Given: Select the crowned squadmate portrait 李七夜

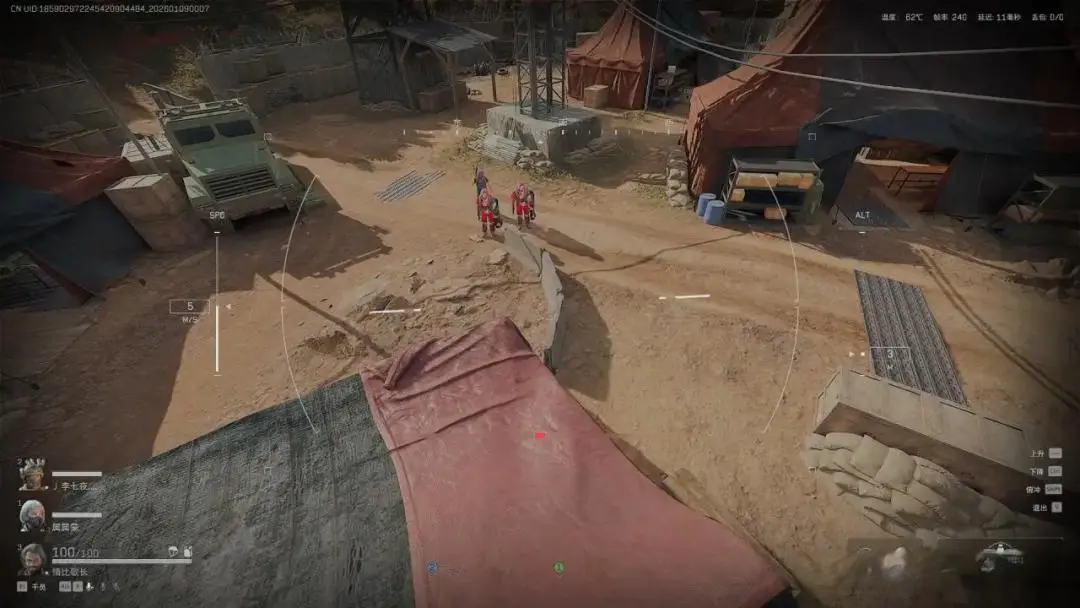Looking at the screenshot, I should [x=33, y=474].
